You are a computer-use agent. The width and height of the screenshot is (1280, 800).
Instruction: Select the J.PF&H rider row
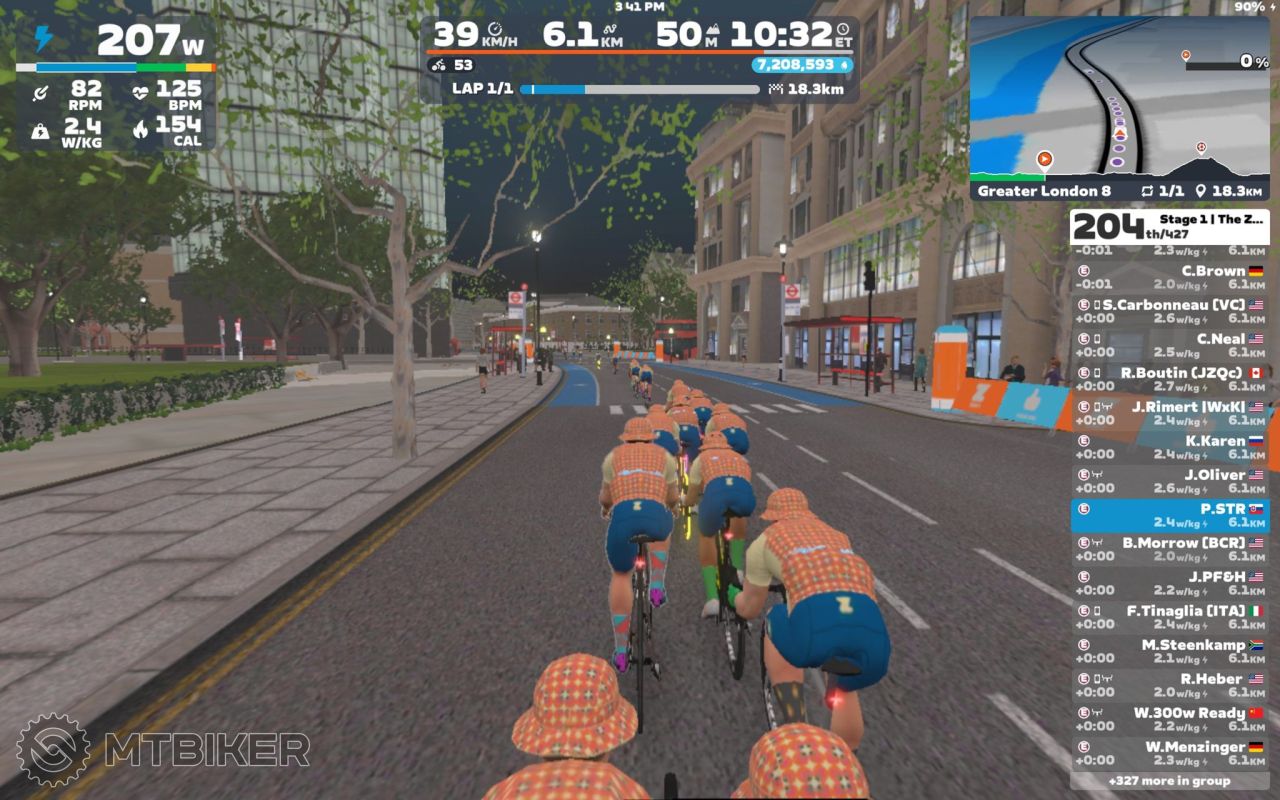click(x=1170, y=583)
